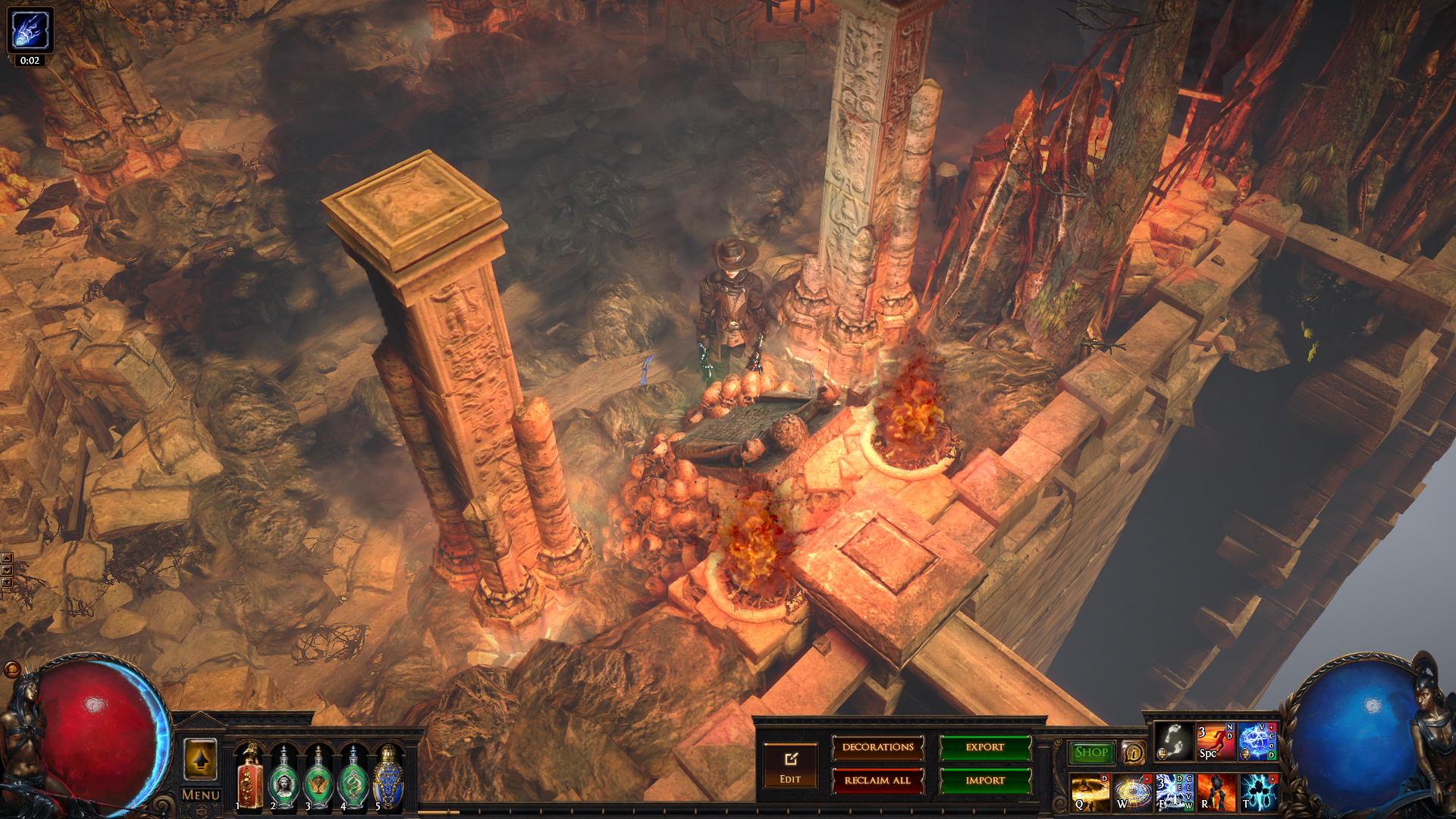
Task: Activate the glowing circle skill on W
Action: [x=1132, y=792]
